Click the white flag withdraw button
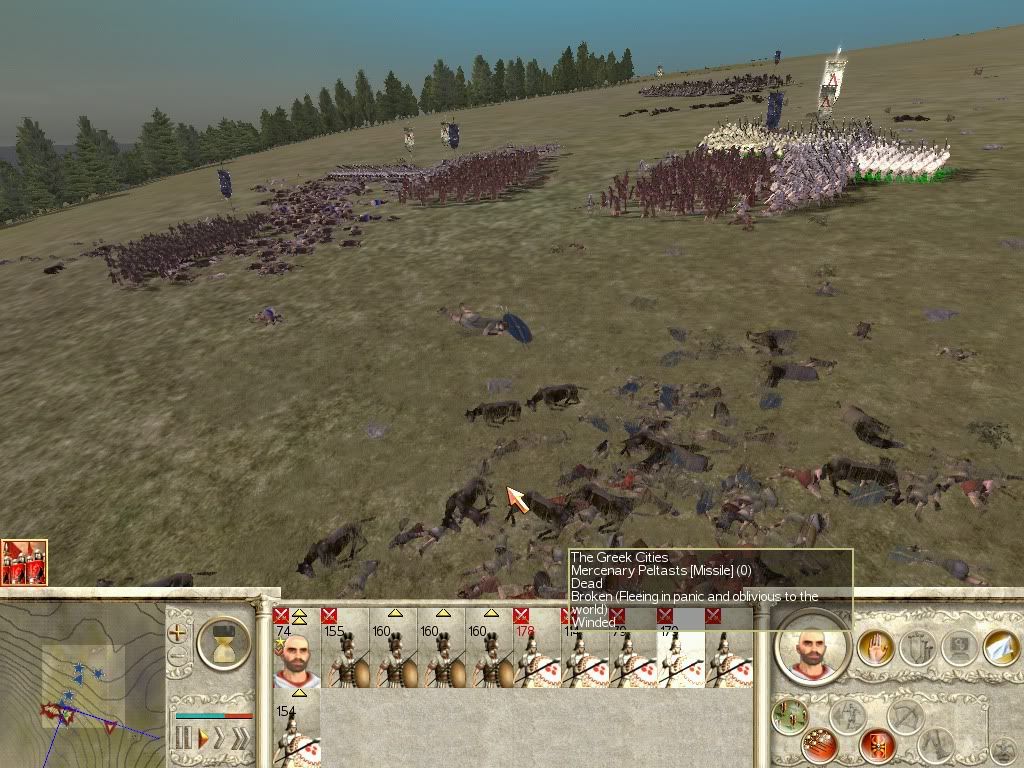The height and width of the screenshot is (768, 1024). coord(999,647)
